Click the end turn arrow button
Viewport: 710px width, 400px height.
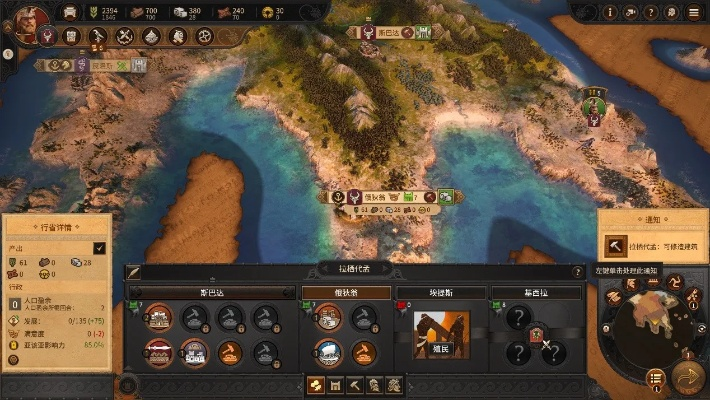688,377
